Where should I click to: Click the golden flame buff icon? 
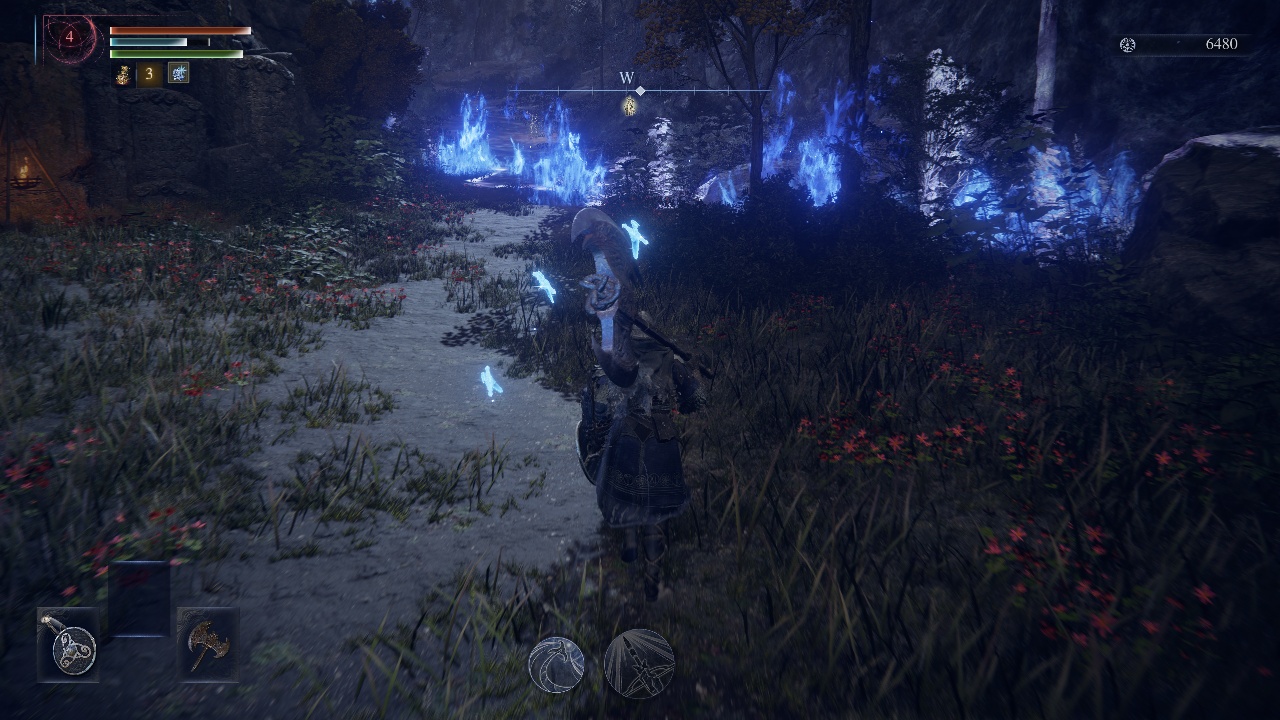point(123,74)
